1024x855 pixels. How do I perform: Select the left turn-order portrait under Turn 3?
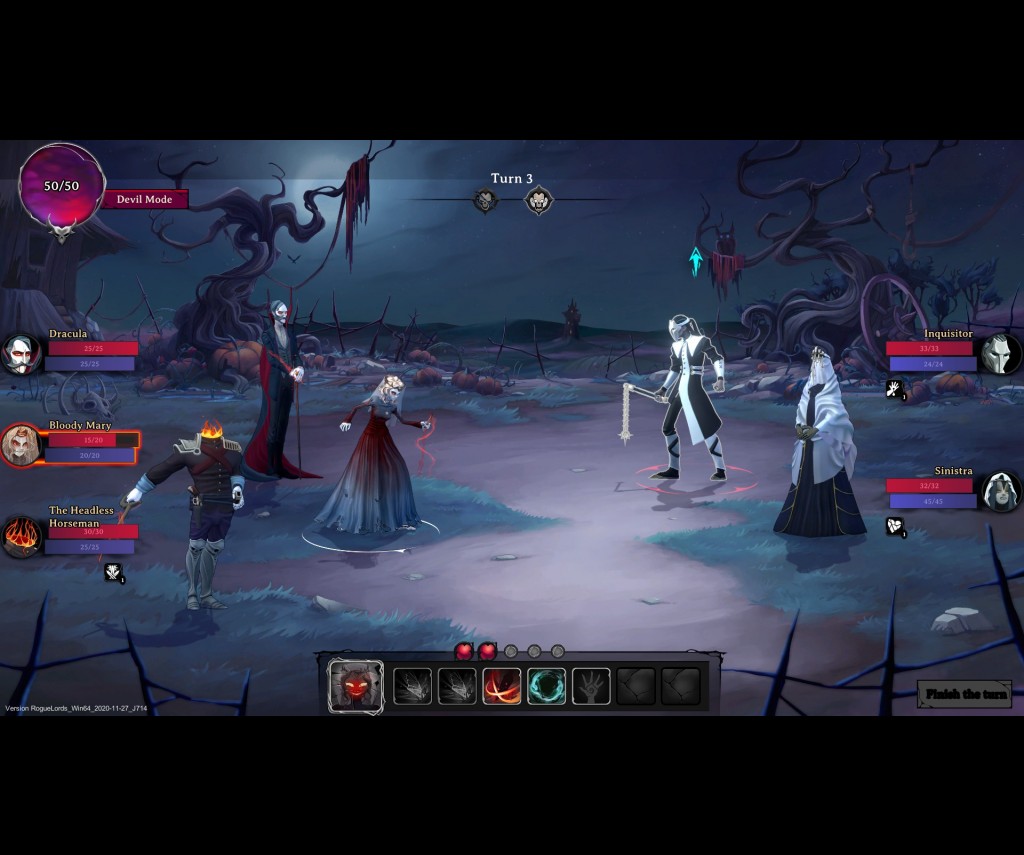[x=486, y=201]
